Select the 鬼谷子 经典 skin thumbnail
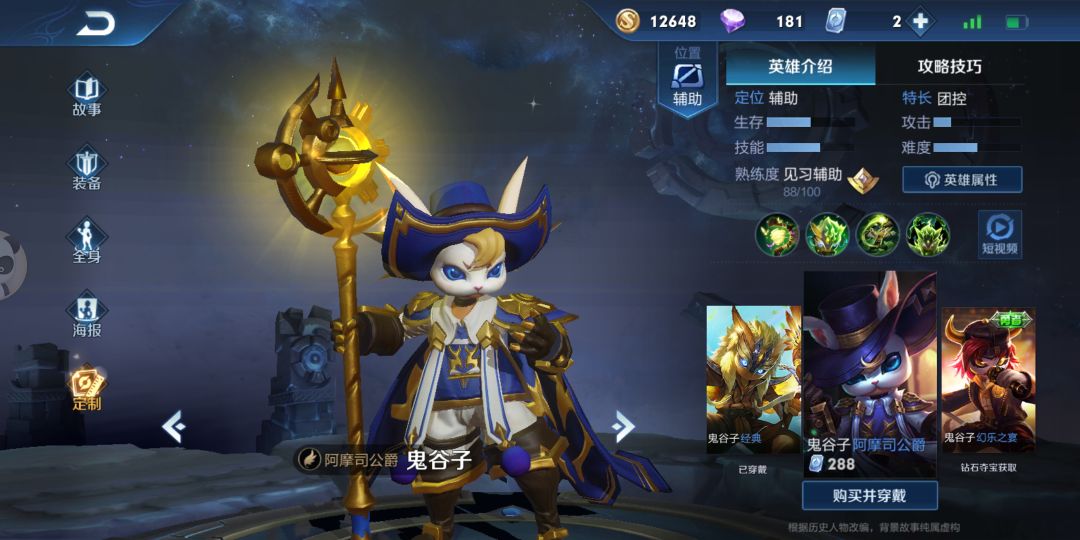 pyautogui.click(x=753, y=380)
